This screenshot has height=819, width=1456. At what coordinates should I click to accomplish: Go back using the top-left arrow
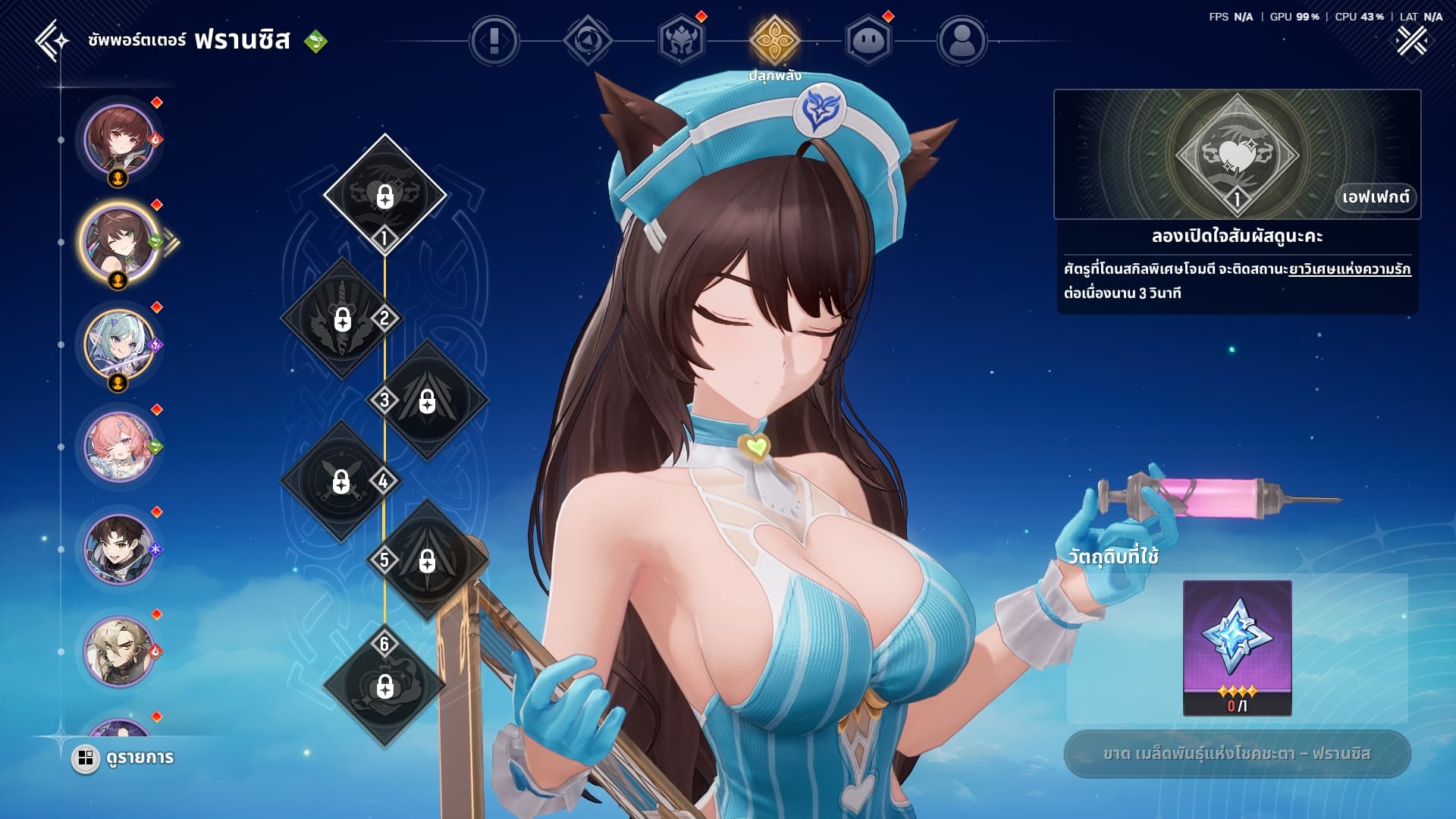pos(52,39)
